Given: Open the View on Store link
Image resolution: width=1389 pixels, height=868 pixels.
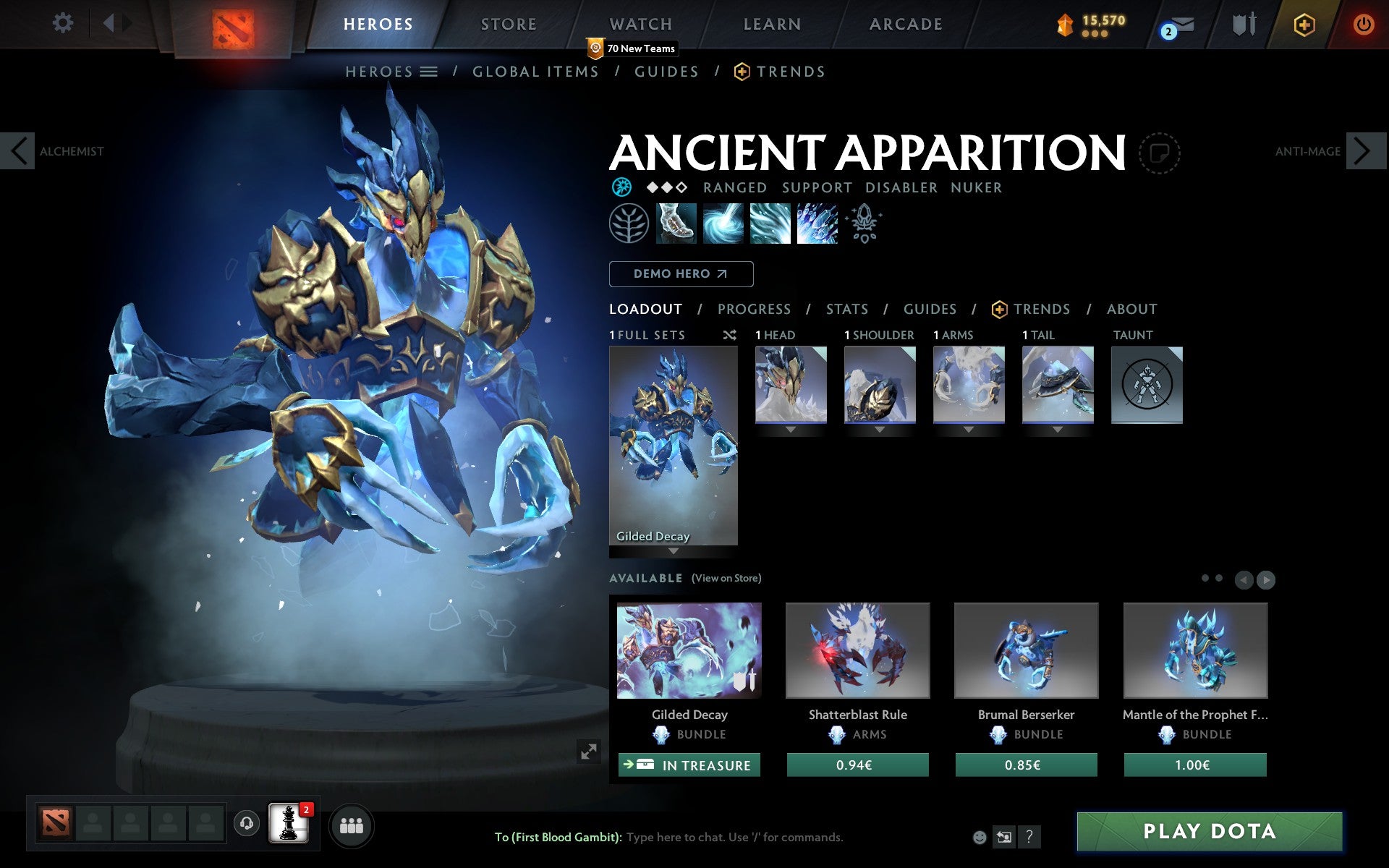Looking at the screenshot, I should [x=726, y=579].
